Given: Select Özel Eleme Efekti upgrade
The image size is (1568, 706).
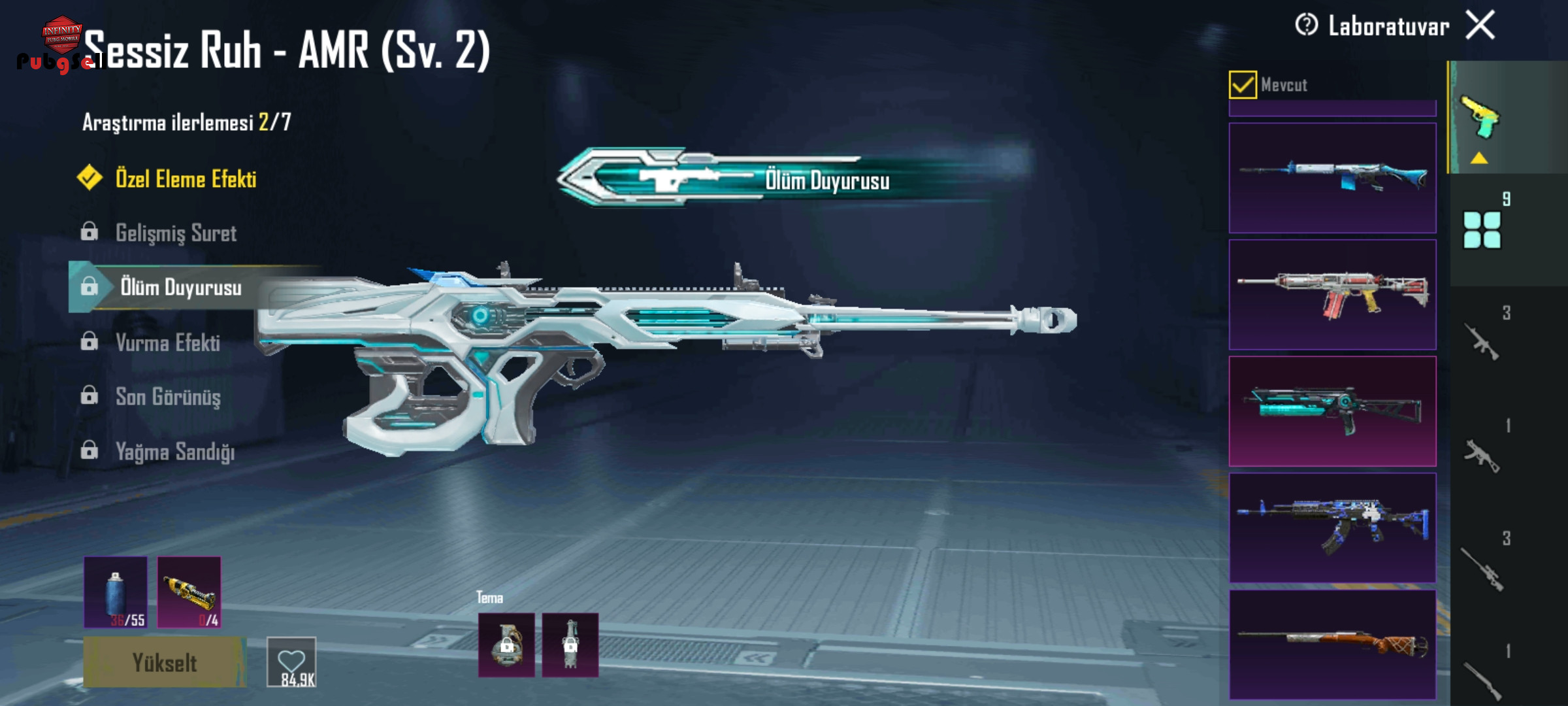Looking at the screenshot, I should coord(186,179).
